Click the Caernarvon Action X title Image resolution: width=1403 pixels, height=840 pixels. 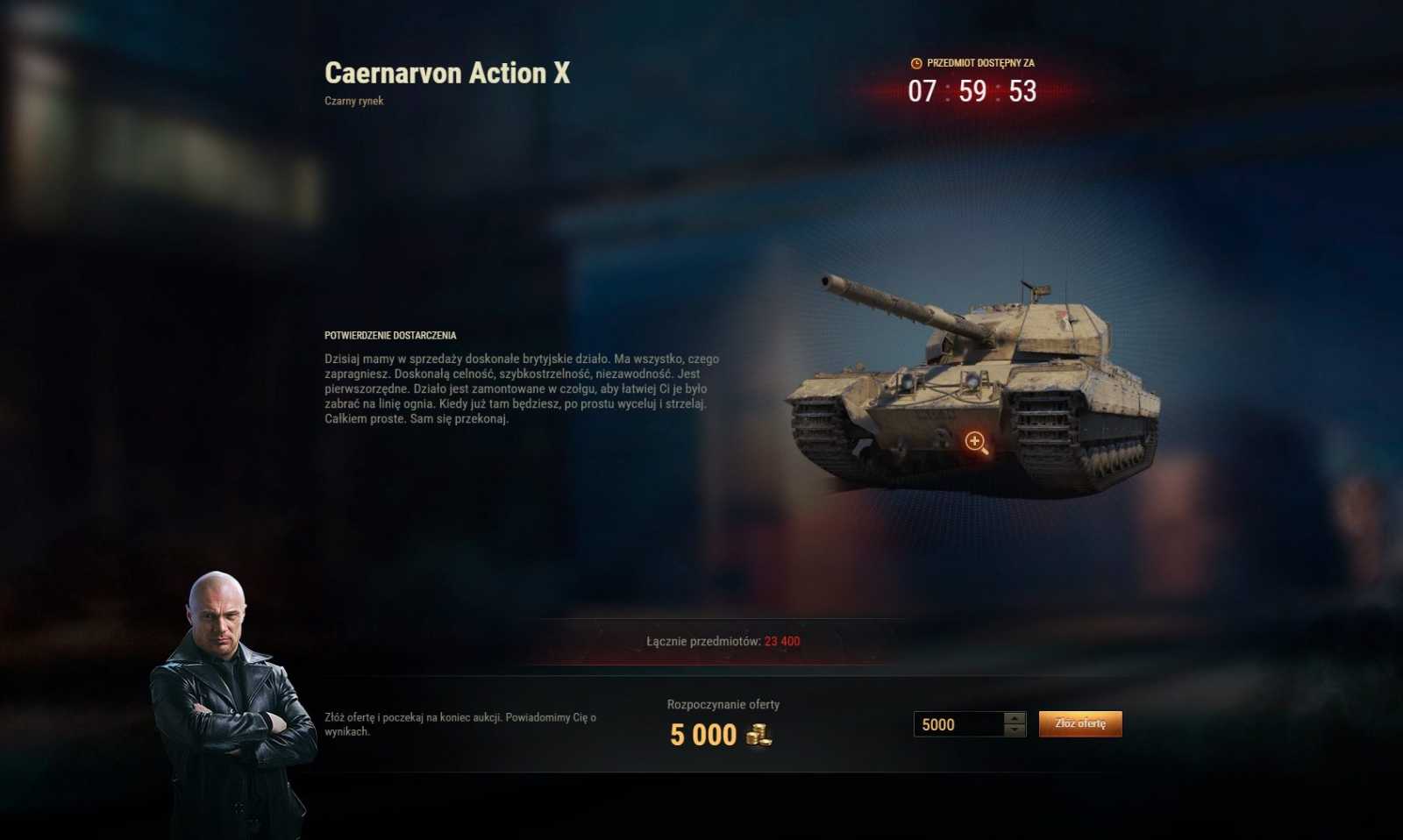pyautogui.click(x=447, y=74)
